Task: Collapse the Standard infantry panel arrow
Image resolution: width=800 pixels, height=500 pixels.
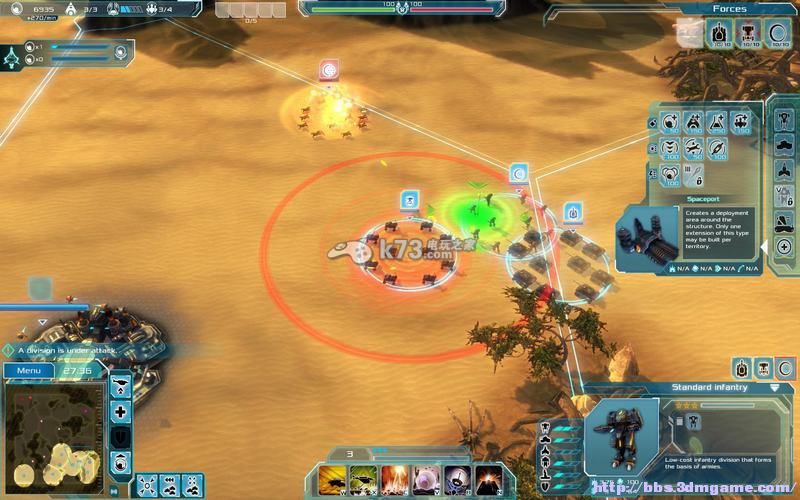Action: pos(775,387)
